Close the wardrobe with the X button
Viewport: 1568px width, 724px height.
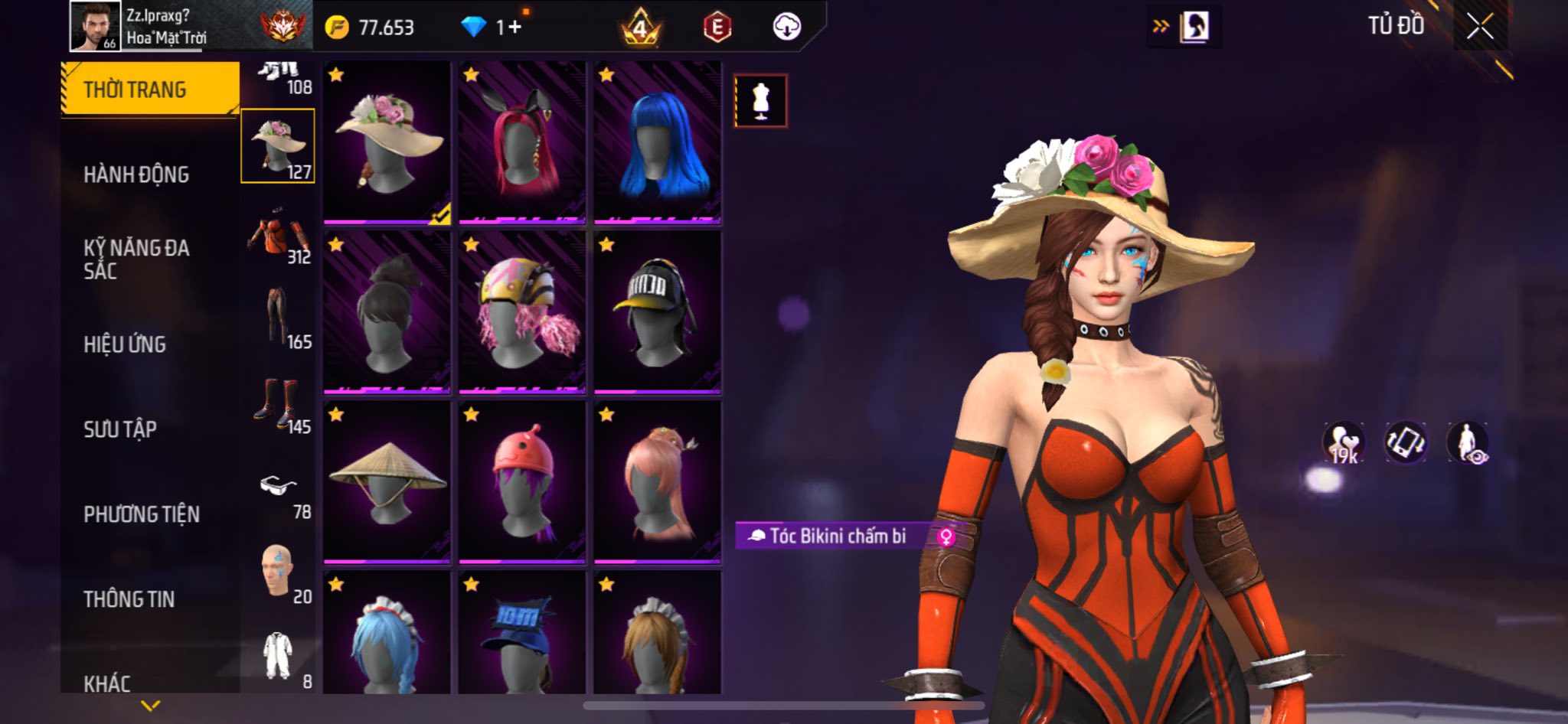click(x=1479, y=28)
